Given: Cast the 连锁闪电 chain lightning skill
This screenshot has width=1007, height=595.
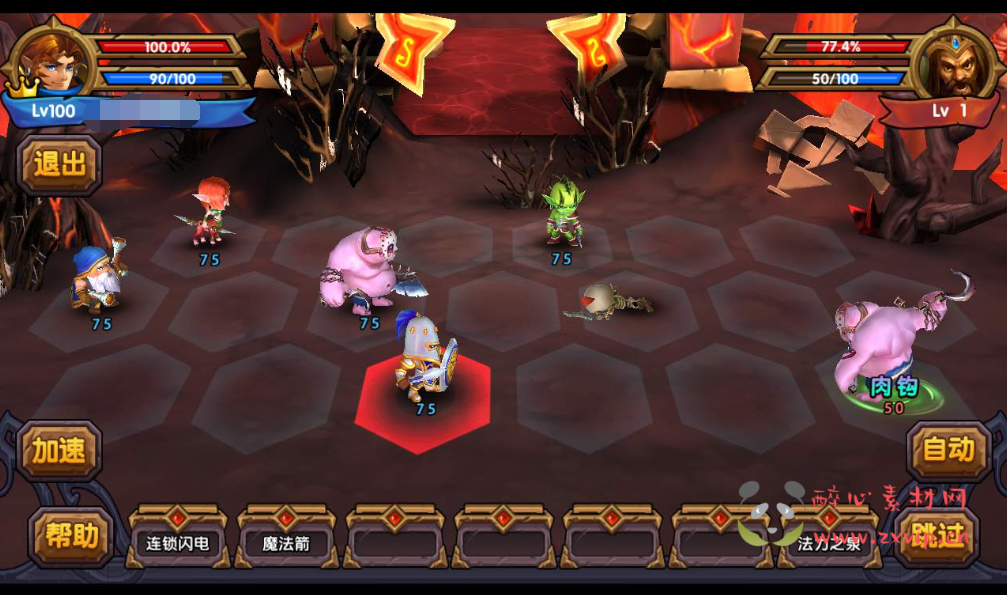Looking at the screenshot, I should point(178,543).
